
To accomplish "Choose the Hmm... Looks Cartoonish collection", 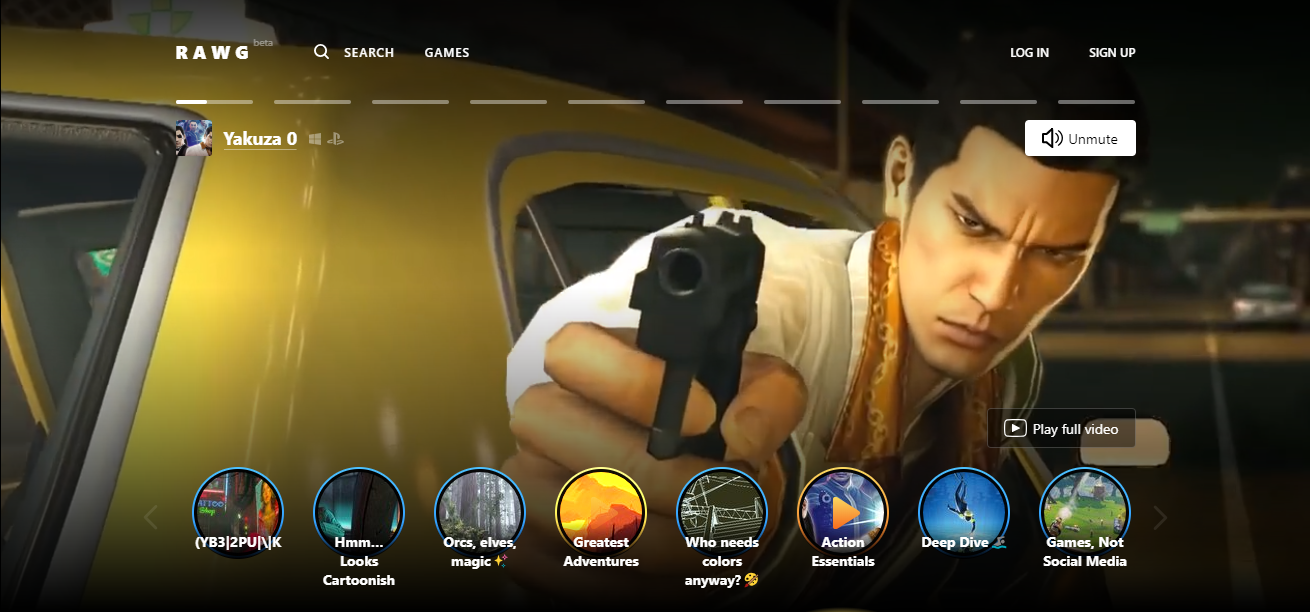I will click(359, 513).
